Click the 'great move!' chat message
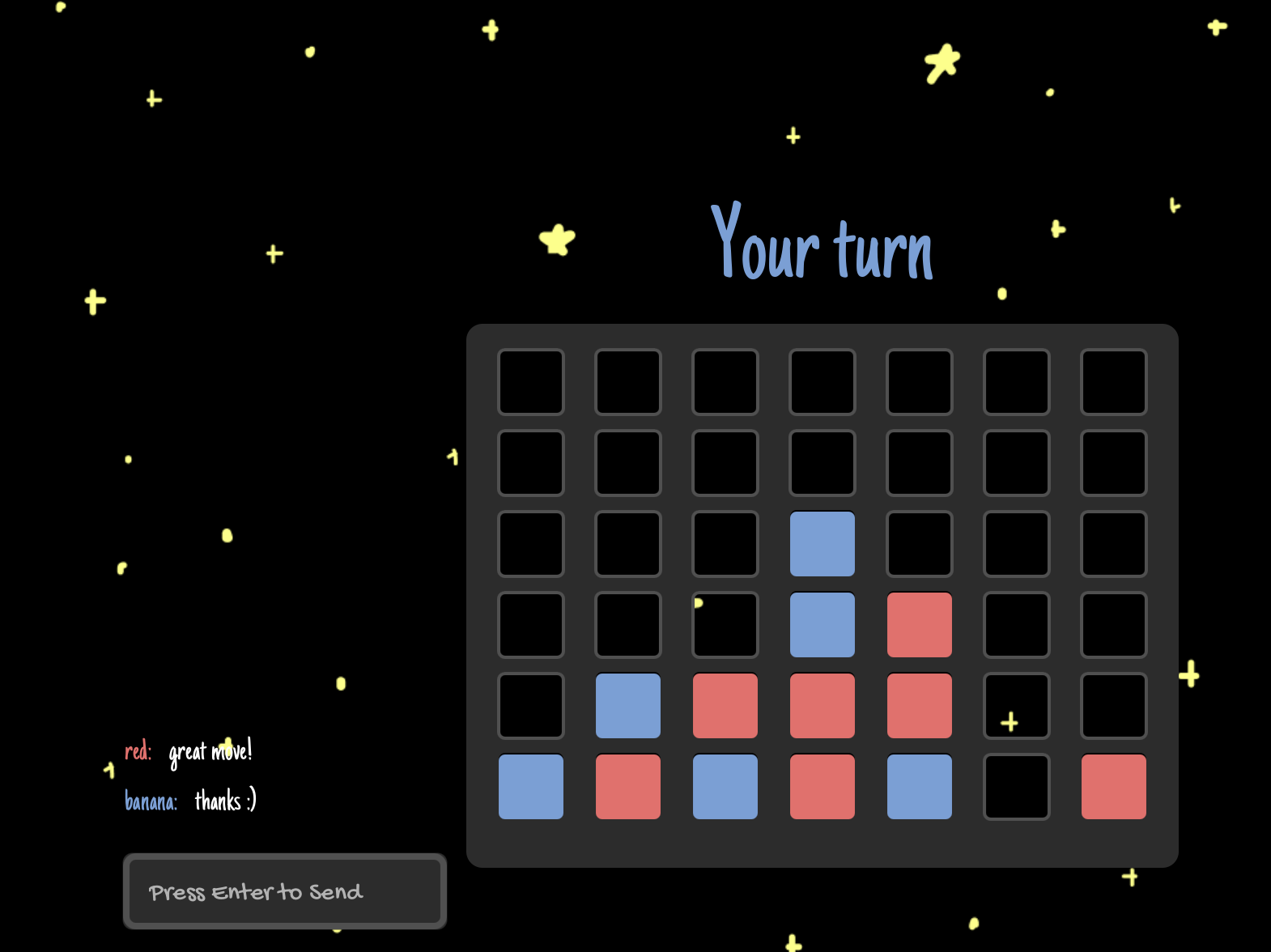 [x=210, y=751]
